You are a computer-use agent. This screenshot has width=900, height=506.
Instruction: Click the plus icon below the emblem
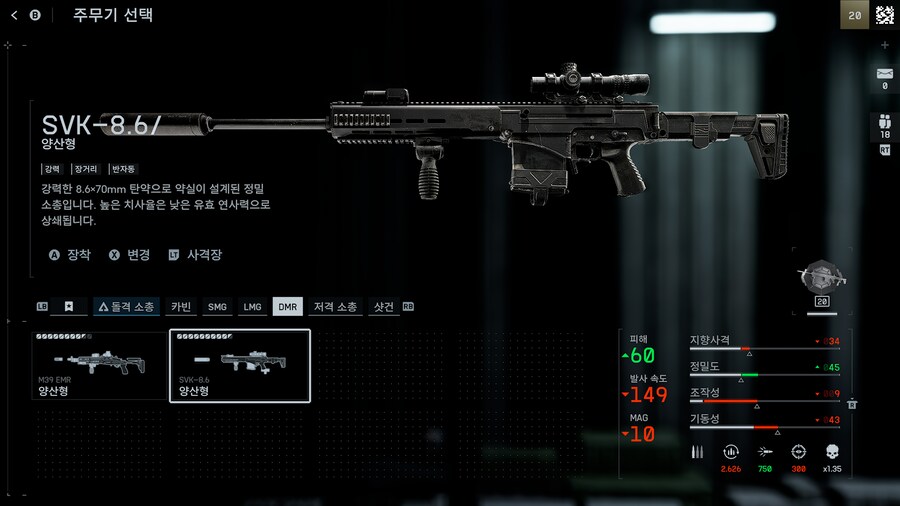coord(884,46)
